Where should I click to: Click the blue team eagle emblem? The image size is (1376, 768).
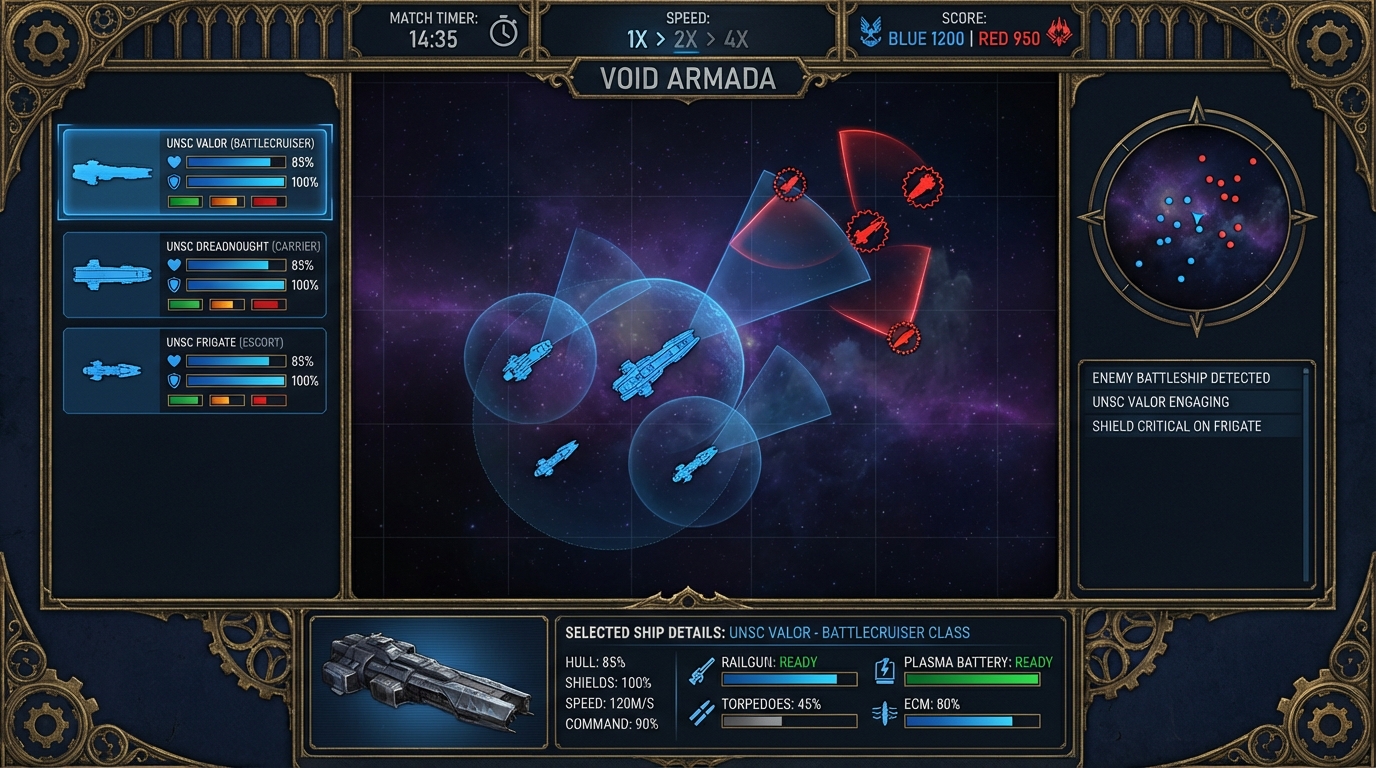[x=873, y=30]
